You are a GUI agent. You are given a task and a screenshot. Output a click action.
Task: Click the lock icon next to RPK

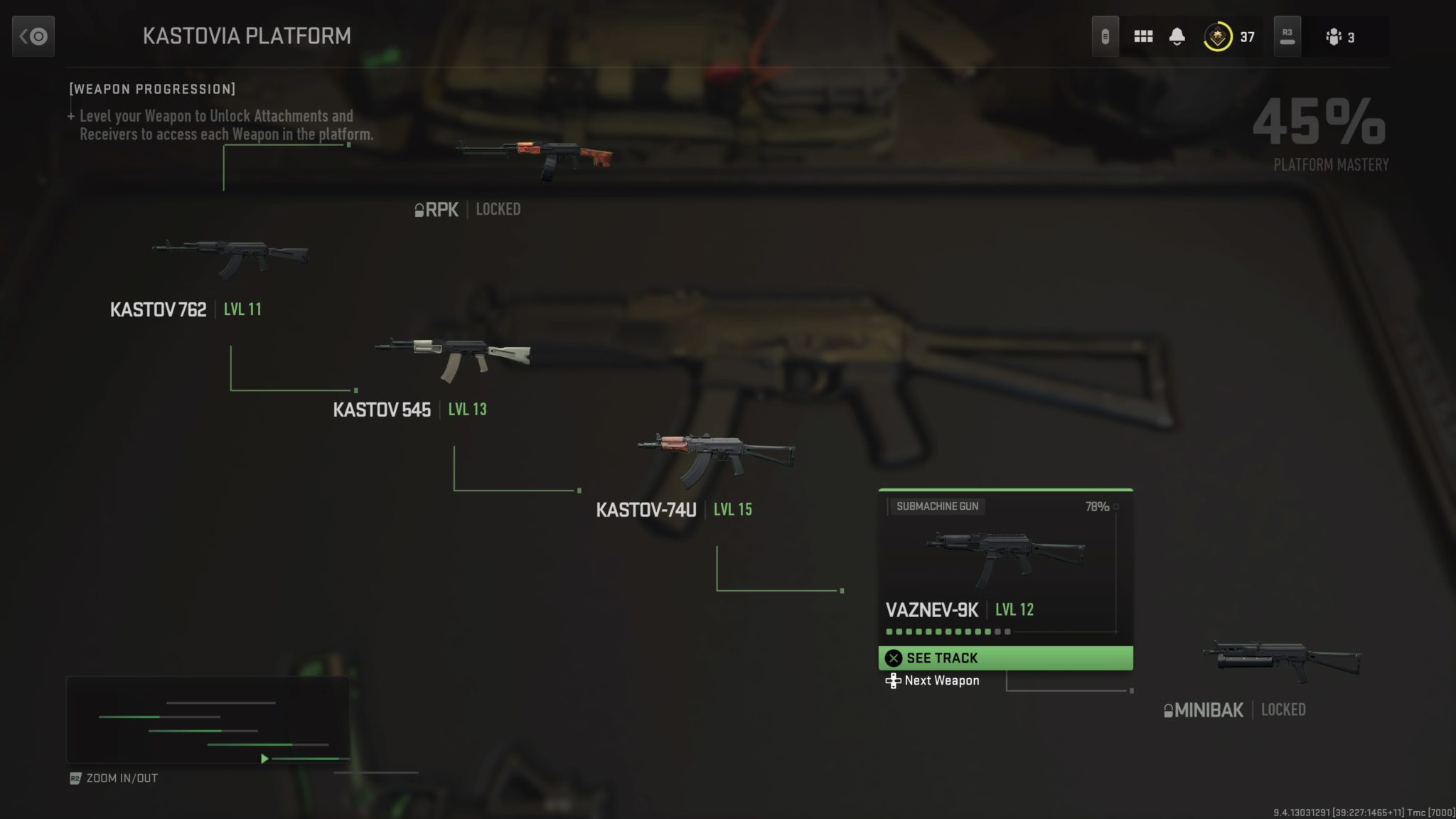coord(419,209)
